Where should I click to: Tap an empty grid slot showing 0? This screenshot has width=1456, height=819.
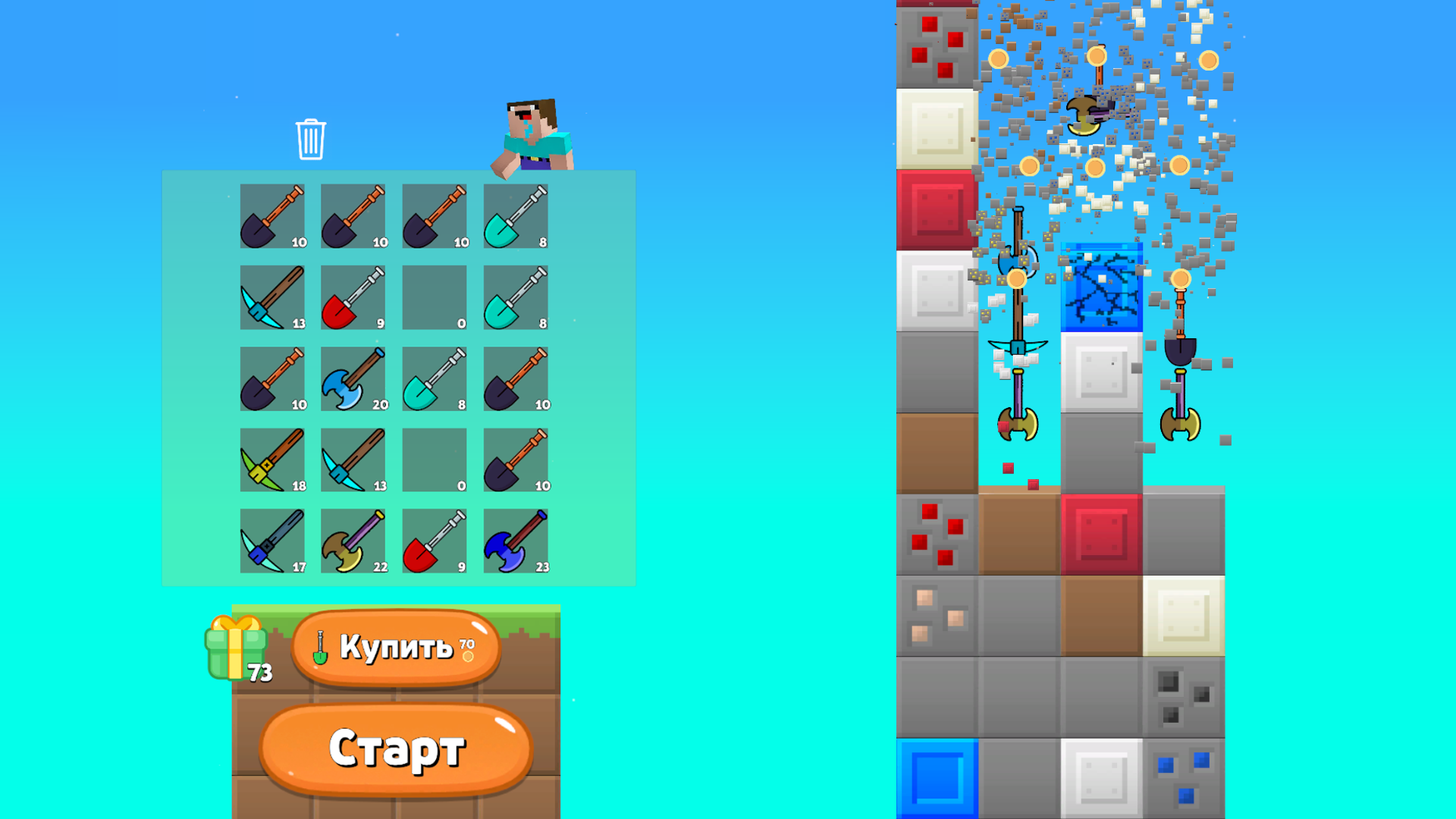tap(435, 297)
